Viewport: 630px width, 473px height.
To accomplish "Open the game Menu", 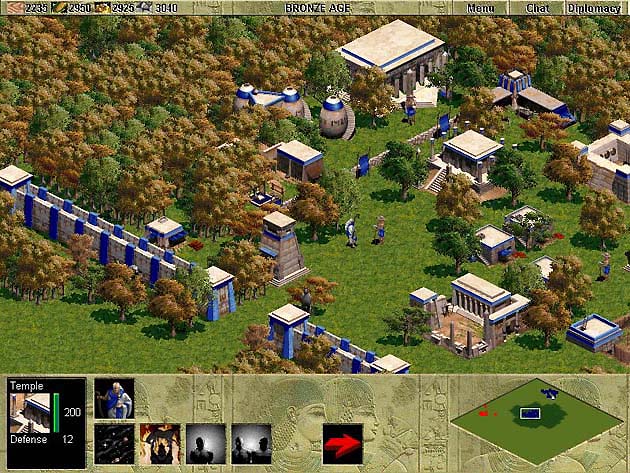I will pos(480,8).
